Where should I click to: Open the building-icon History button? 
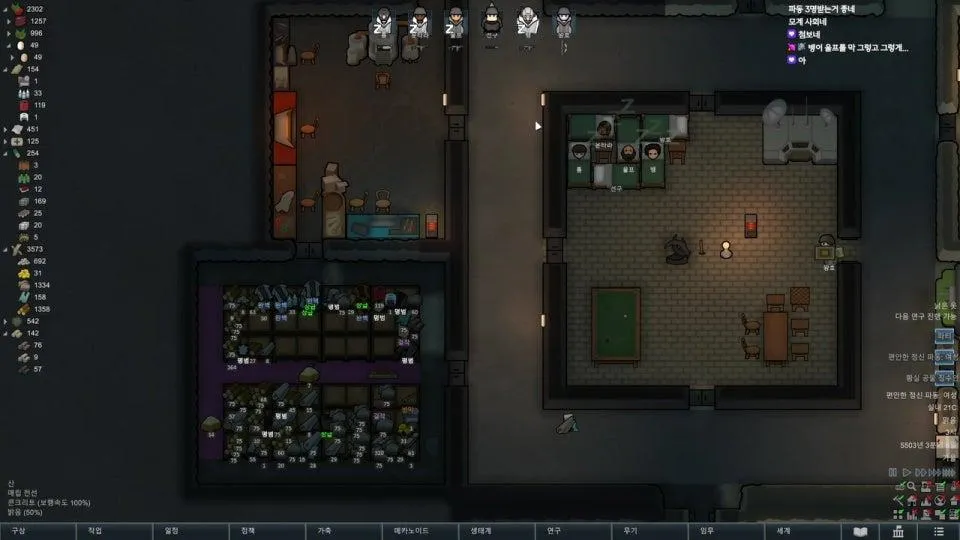(899, 531)
